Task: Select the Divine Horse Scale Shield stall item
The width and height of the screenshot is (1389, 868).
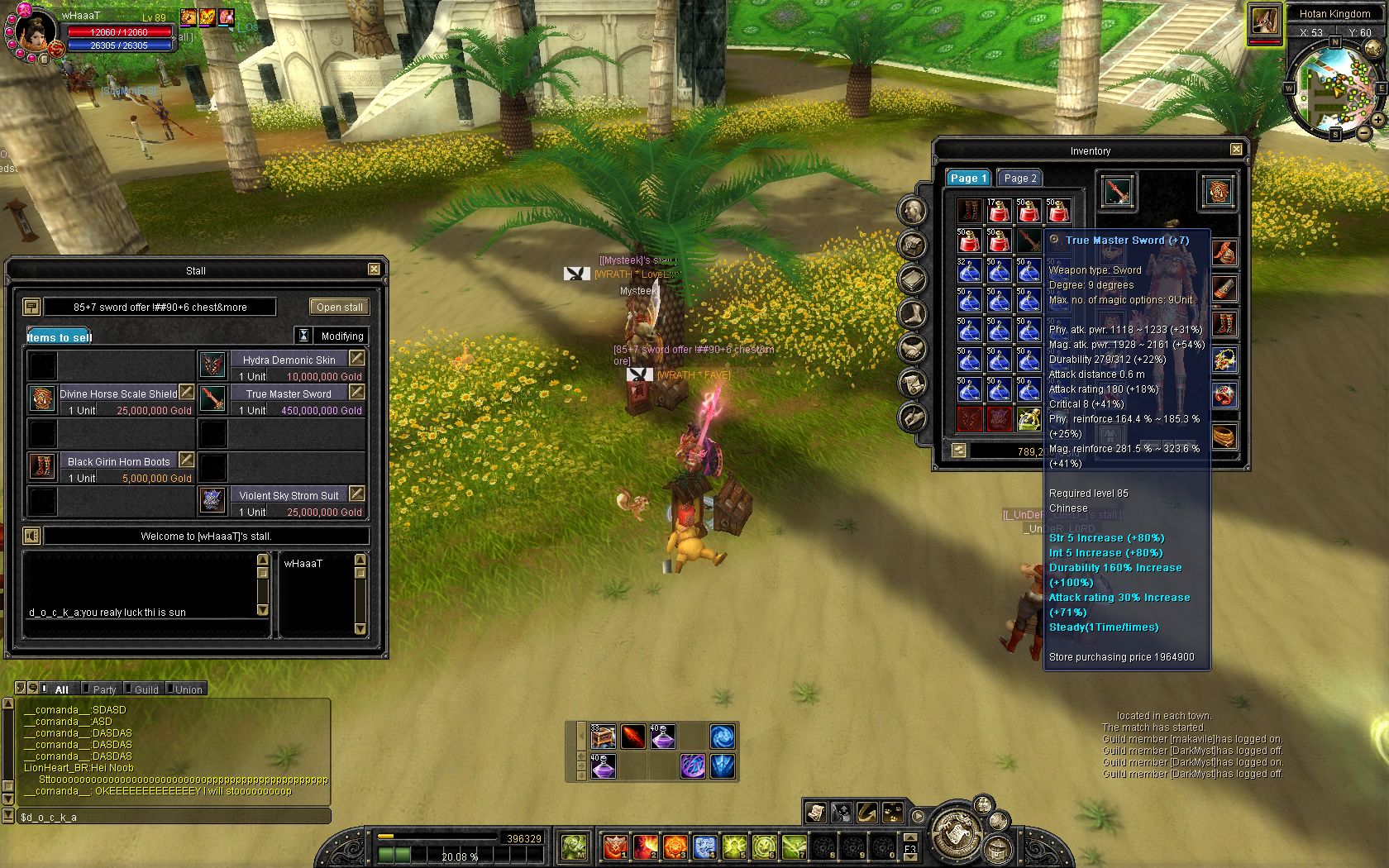Action: point(42,400)
